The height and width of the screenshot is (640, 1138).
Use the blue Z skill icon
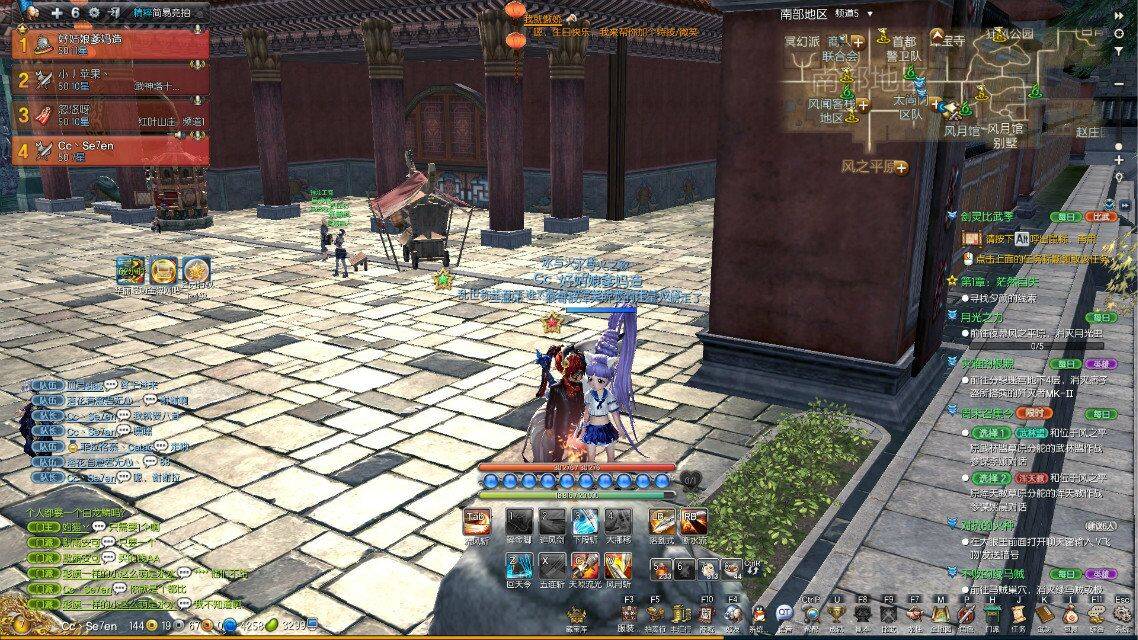coord(518,565)
